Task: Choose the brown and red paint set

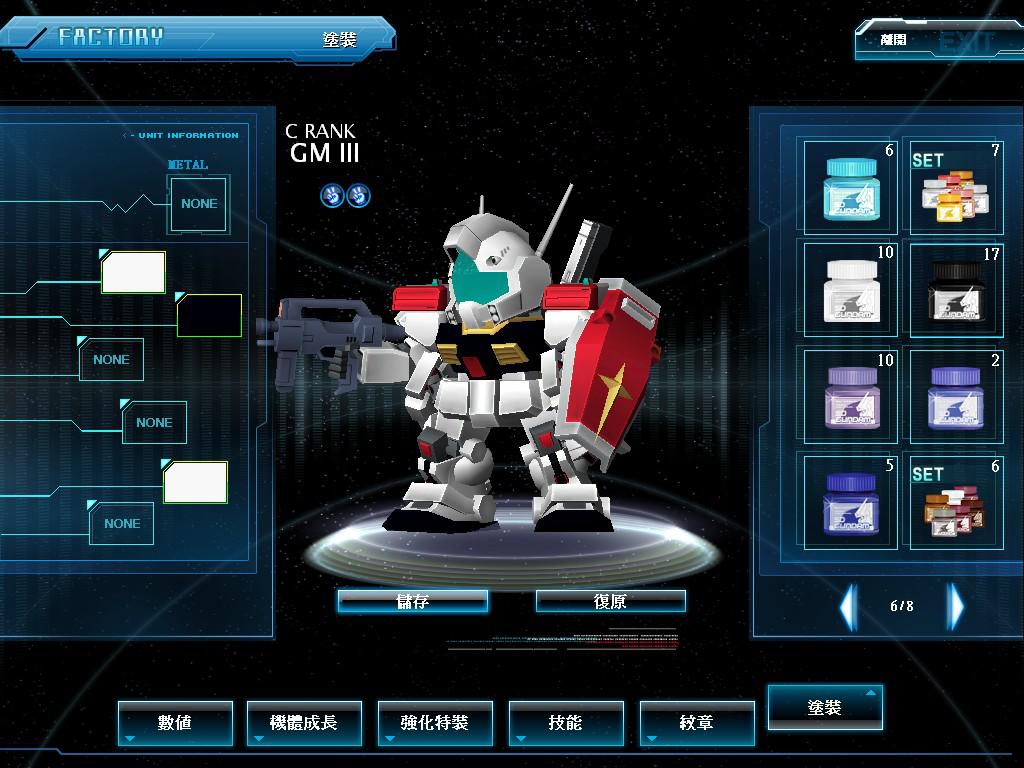Action: point(953,502)
